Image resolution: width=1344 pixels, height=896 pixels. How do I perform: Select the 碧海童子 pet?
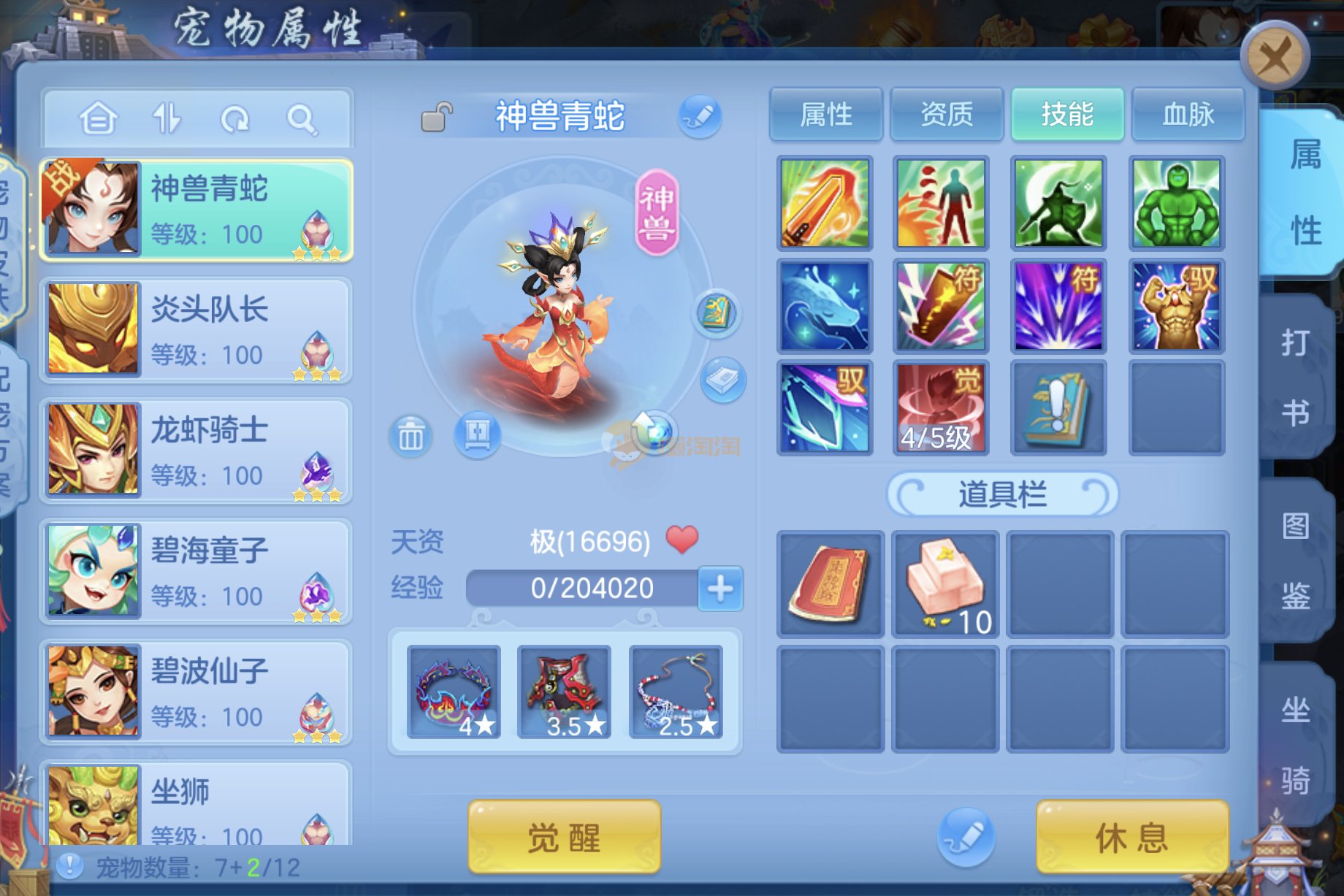coord(196,571)
